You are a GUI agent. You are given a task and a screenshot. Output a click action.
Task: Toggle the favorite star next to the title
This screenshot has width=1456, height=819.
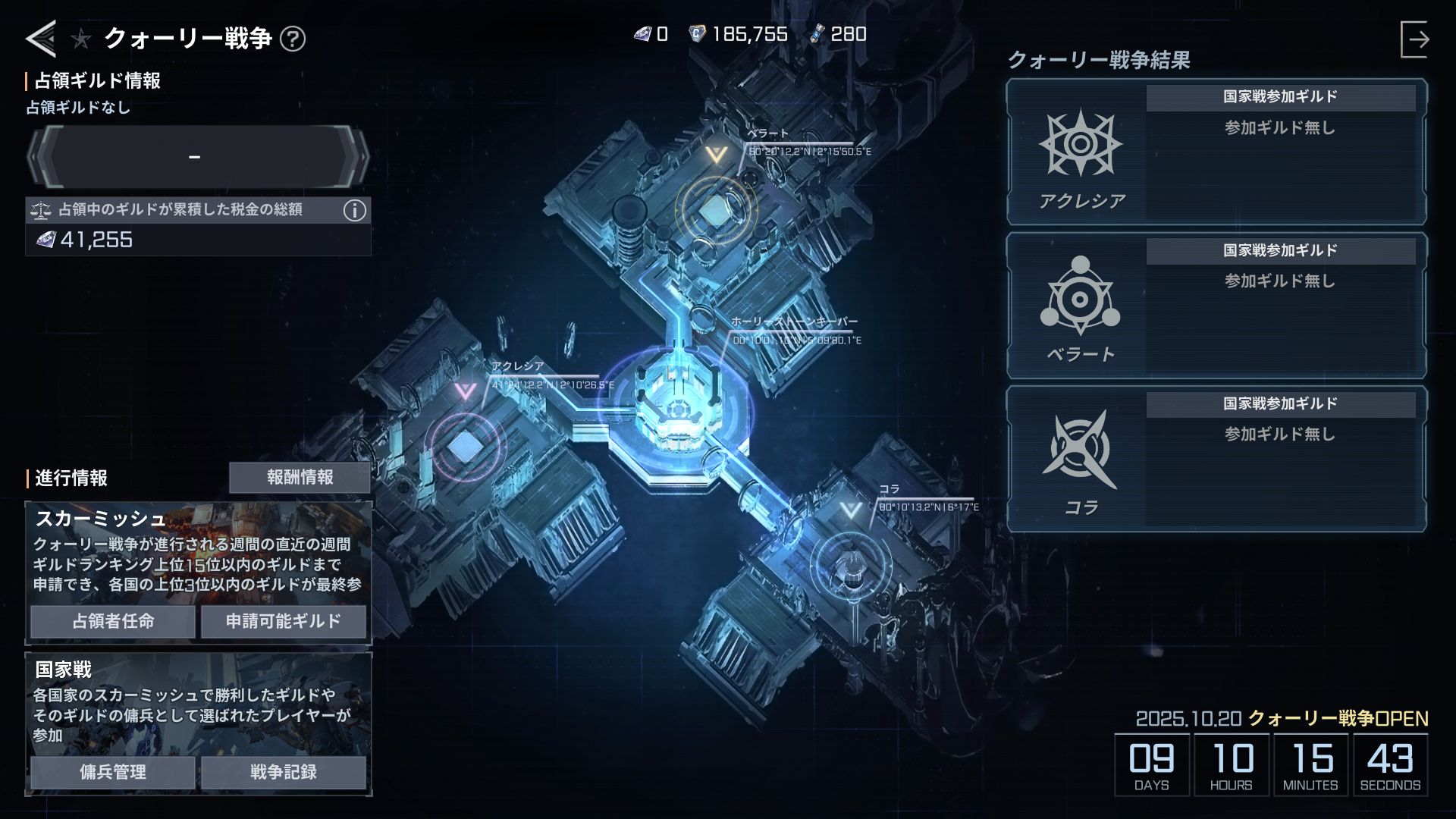[x=81, y=39]
